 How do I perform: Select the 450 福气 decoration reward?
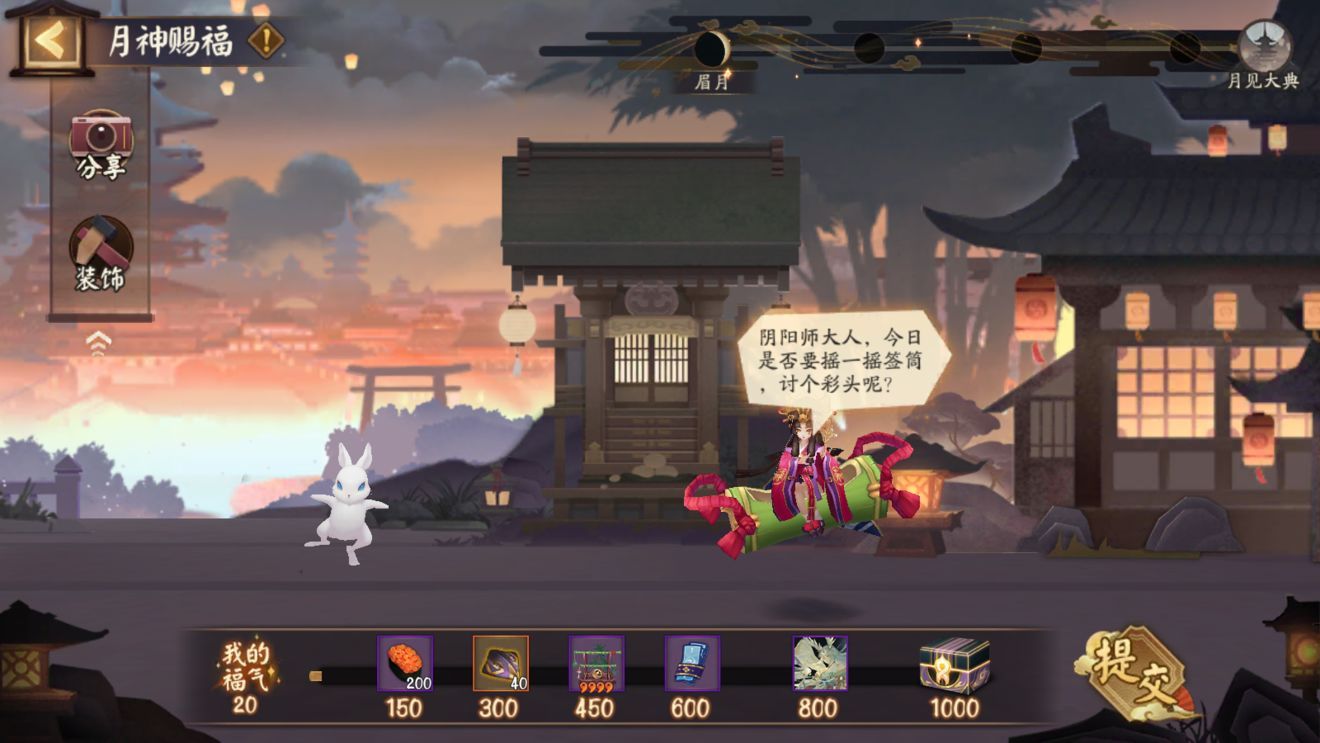597,662
